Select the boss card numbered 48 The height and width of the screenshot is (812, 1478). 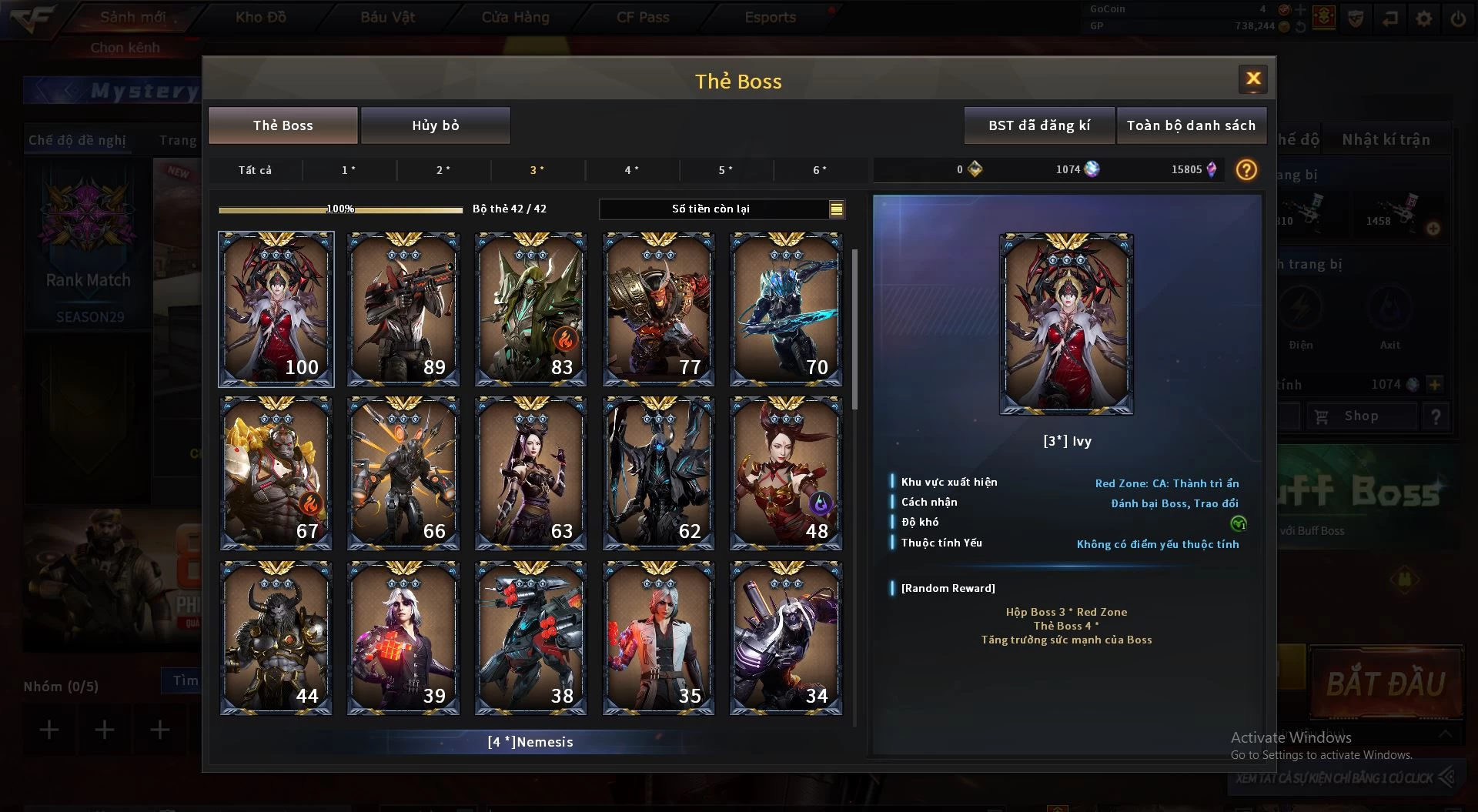coord(785,473)
